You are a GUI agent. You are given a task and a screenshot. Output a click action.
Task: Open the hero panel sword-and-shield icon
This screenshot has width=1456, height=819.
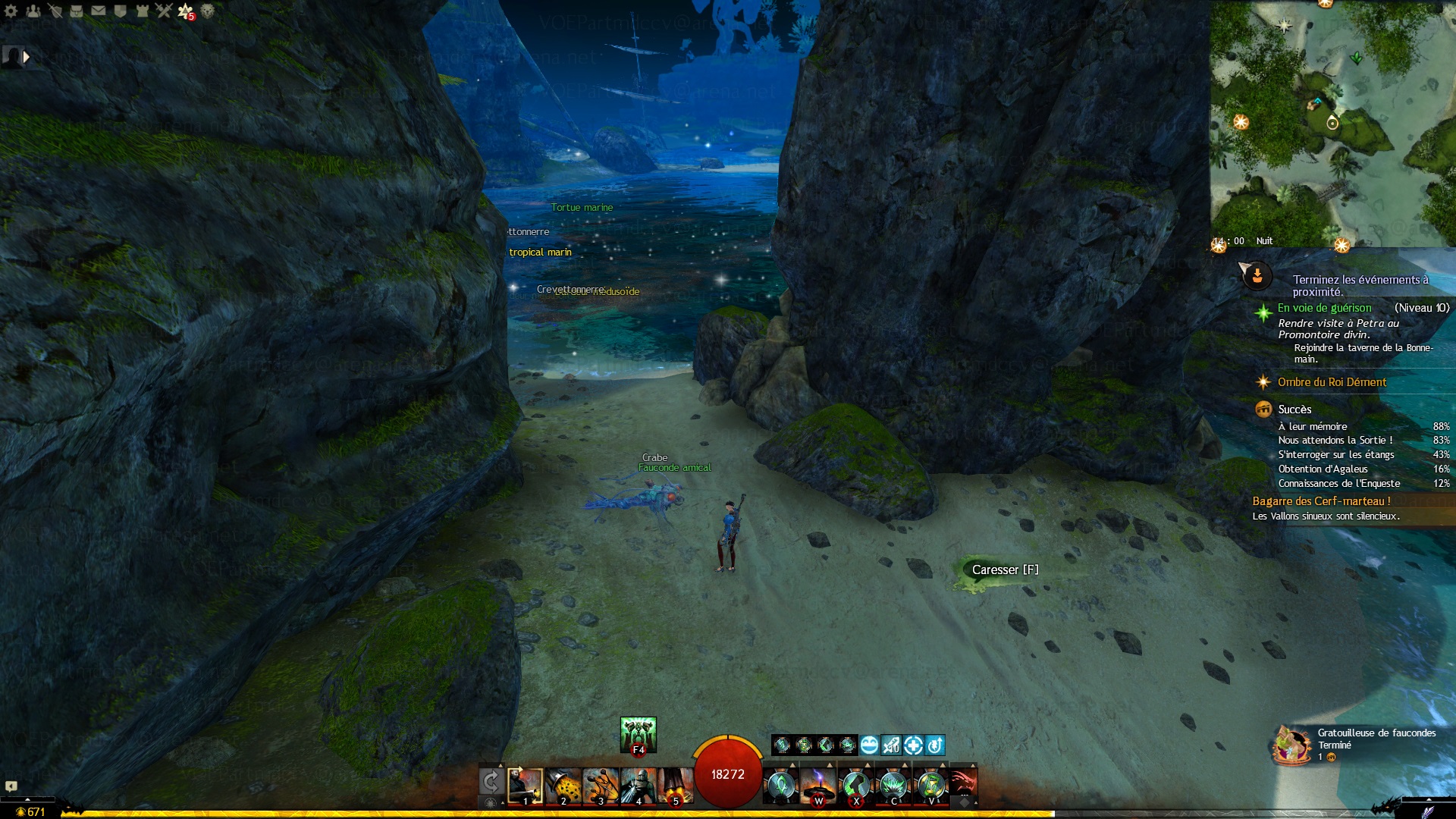55,11
